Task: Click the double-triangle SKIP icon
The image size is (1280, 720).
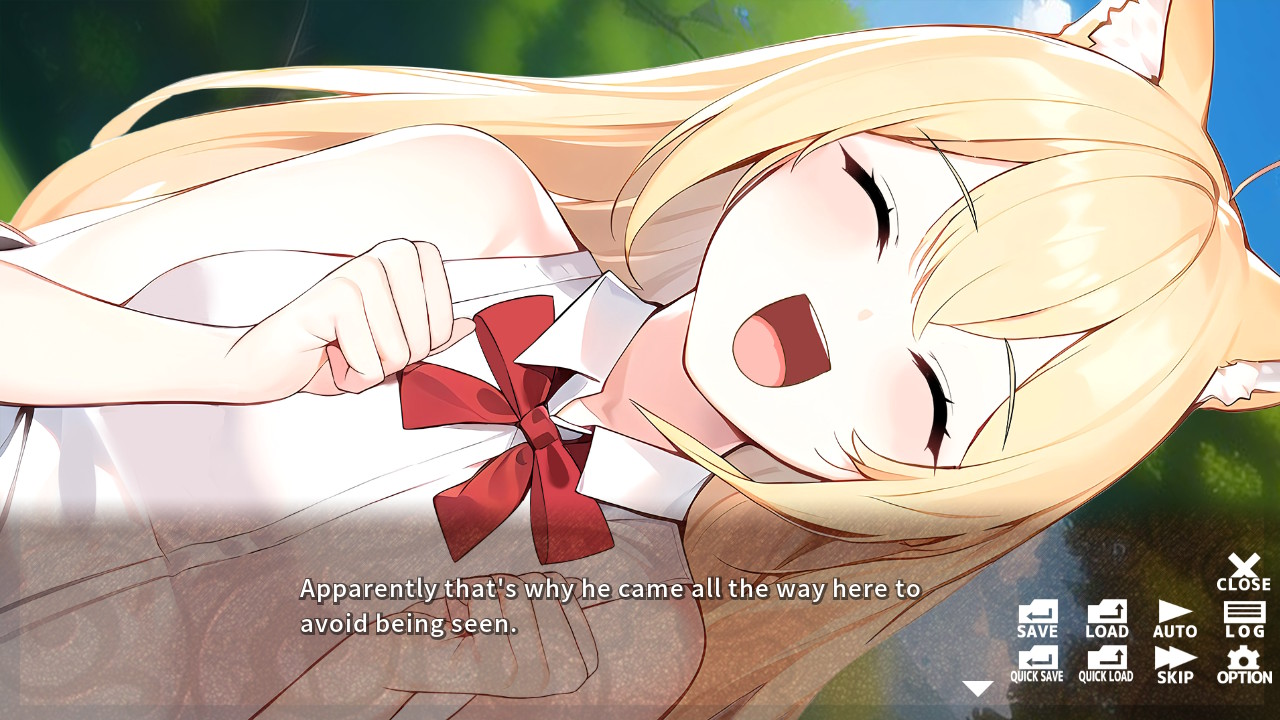Action: 1175,662
